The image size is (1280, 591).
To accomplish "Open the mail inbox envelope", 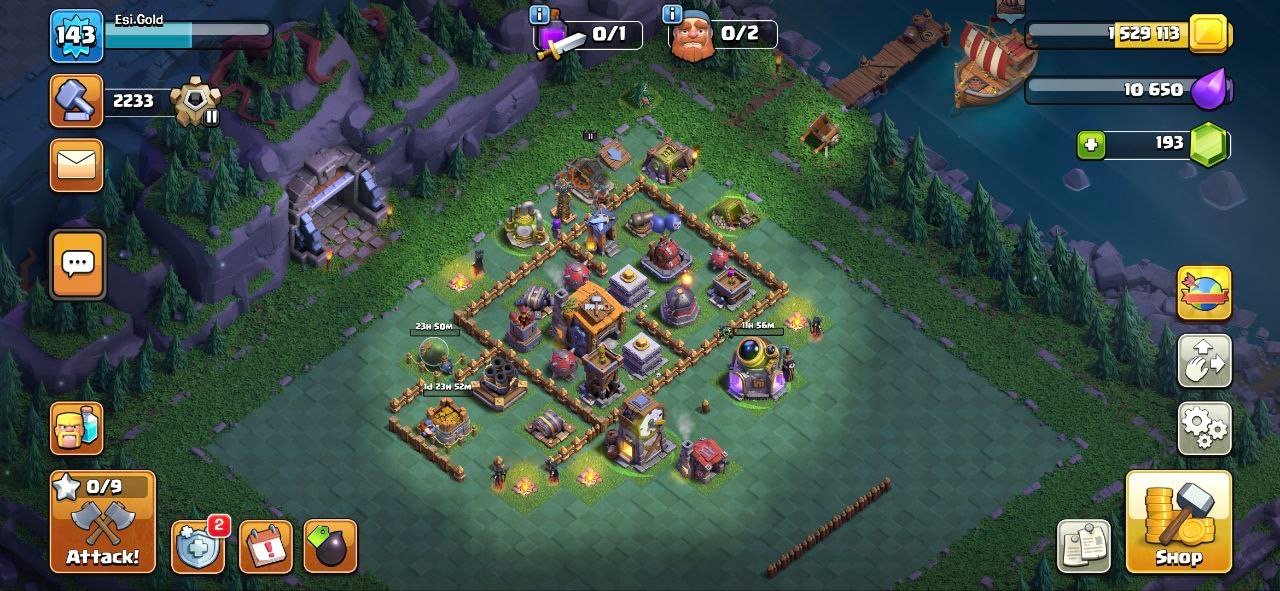I will pos(76,165).
